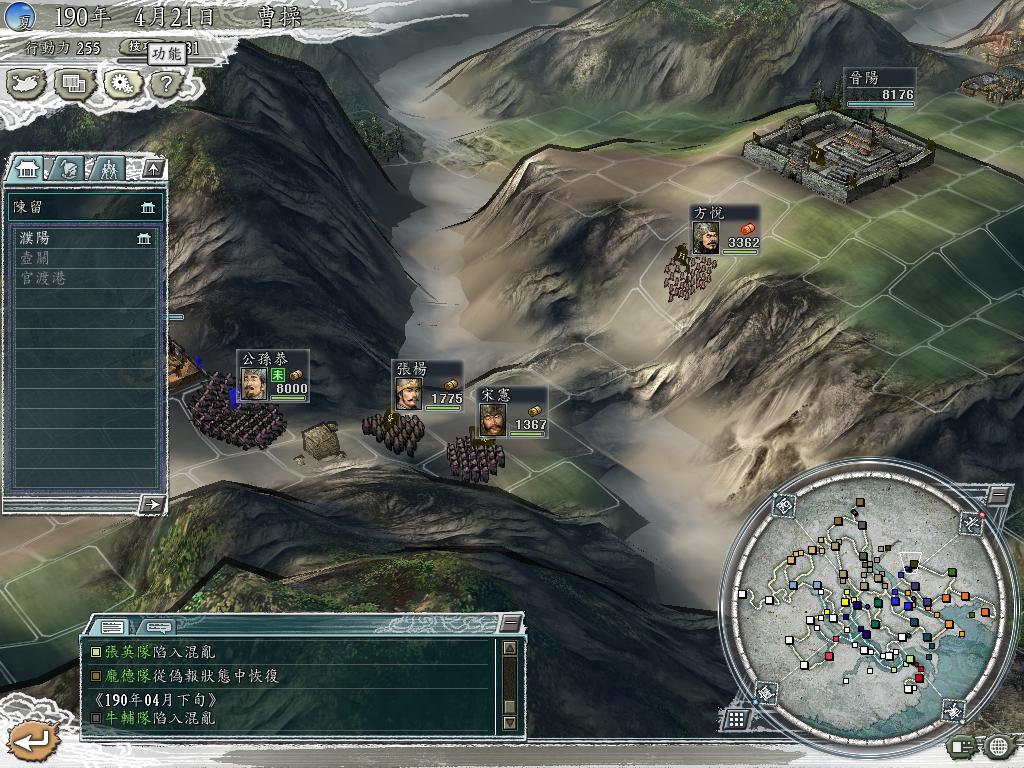Open the gear settings (功能) menu

[122, 83]
